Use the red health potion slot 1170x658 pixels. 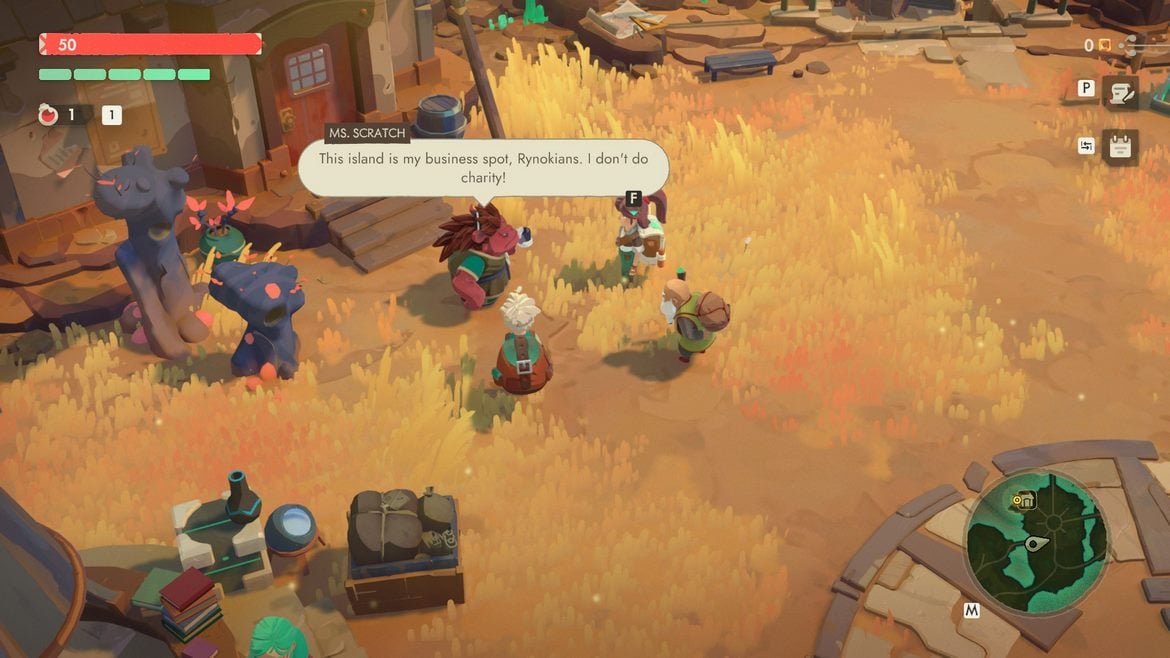click(x=49, y=115)
